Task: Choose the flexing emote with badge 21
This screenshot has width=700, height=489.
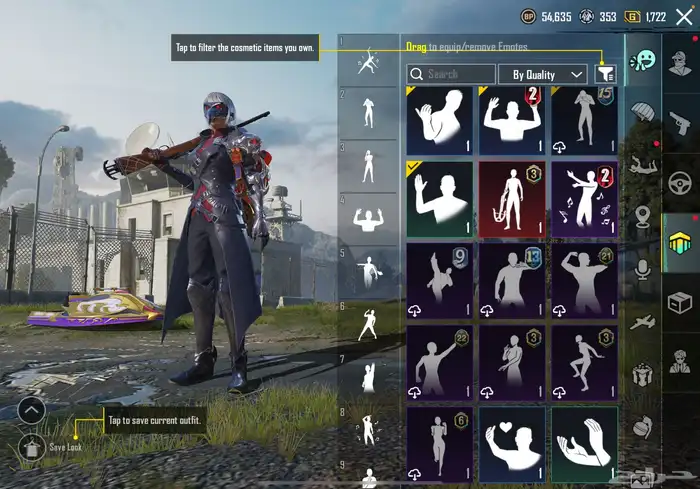Action: (584, 280)
